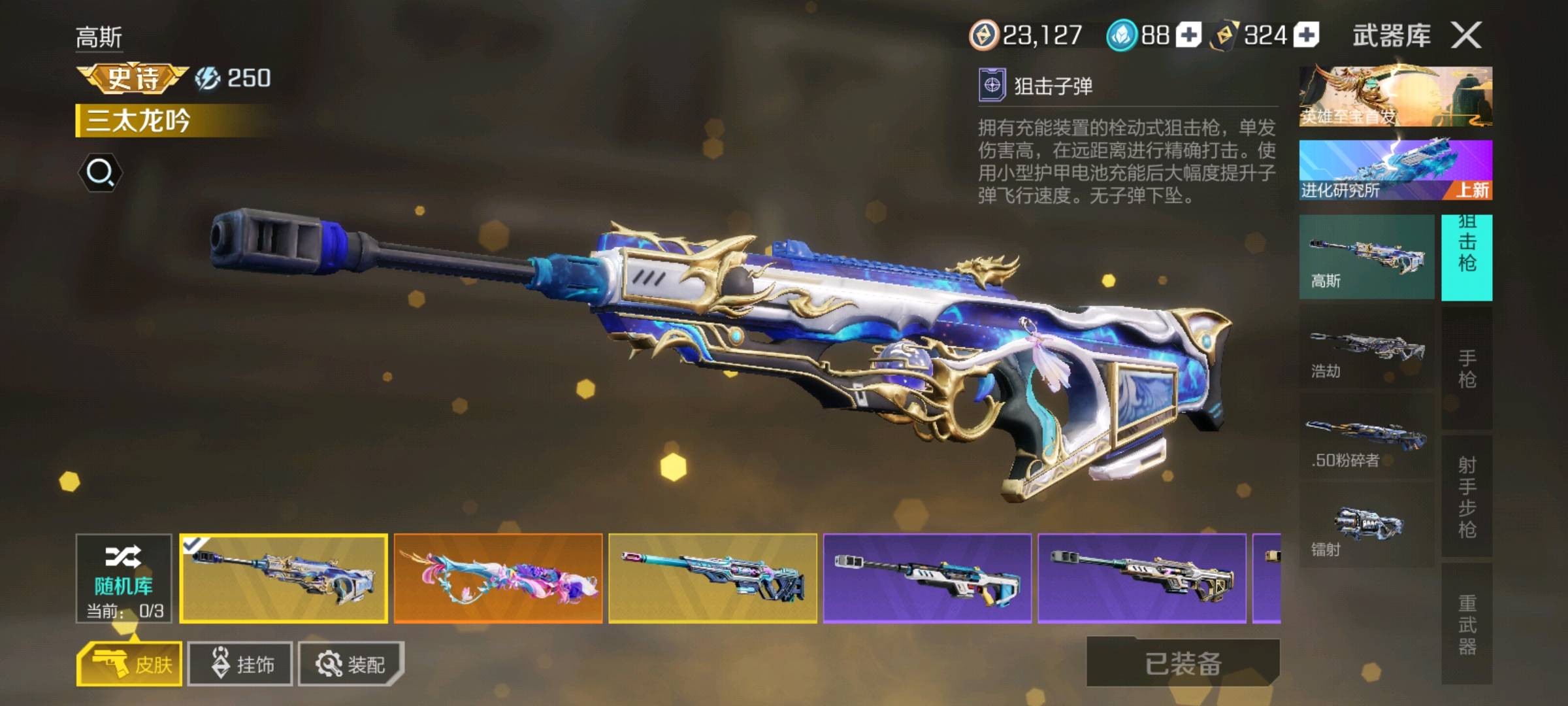Open the 装配 attachments tab
1568x706 pixels.
pos(351,664)
